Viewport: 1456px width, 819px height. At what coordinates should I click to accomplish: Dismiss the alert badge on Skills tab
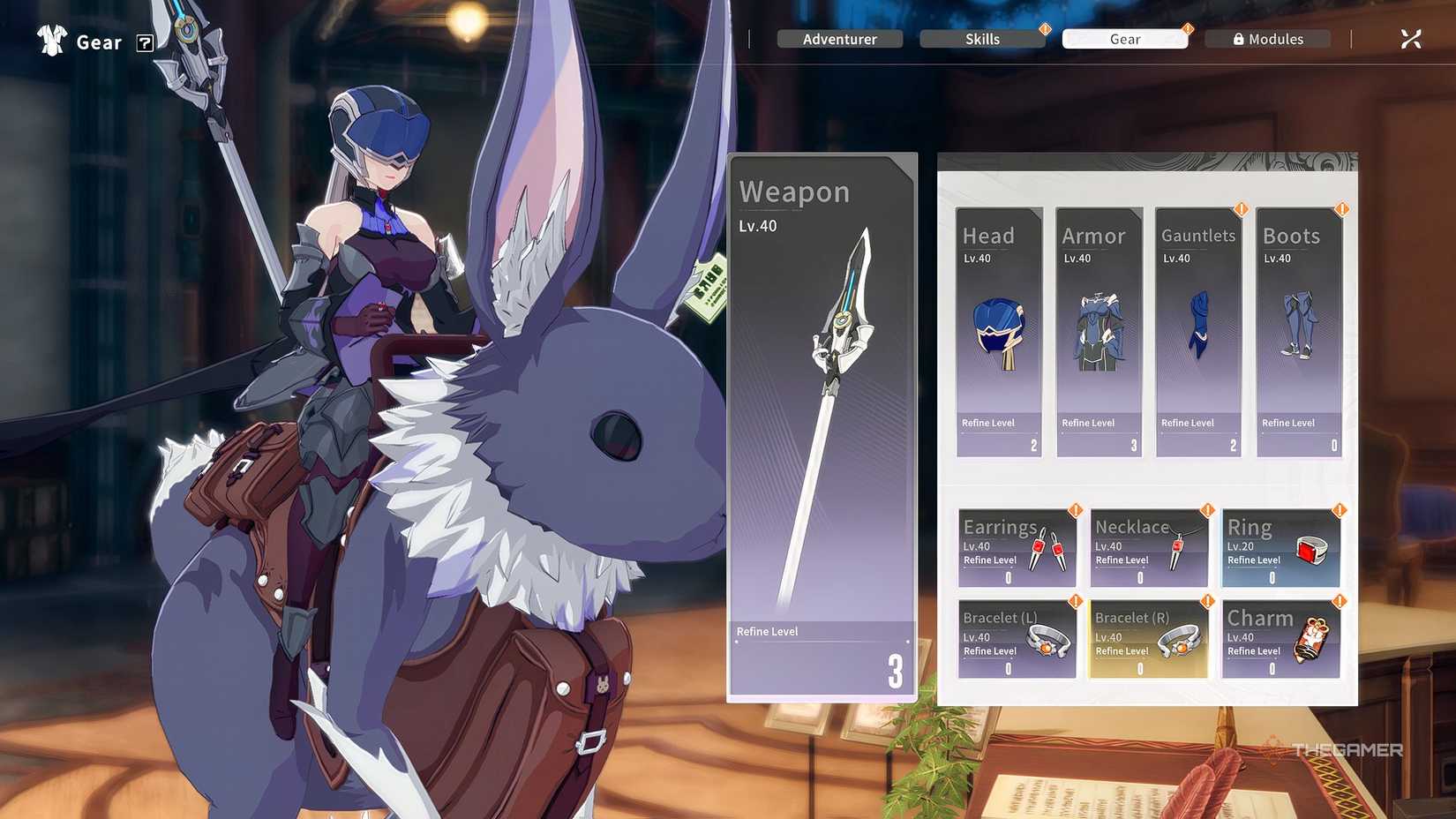tap(1047, 28)
